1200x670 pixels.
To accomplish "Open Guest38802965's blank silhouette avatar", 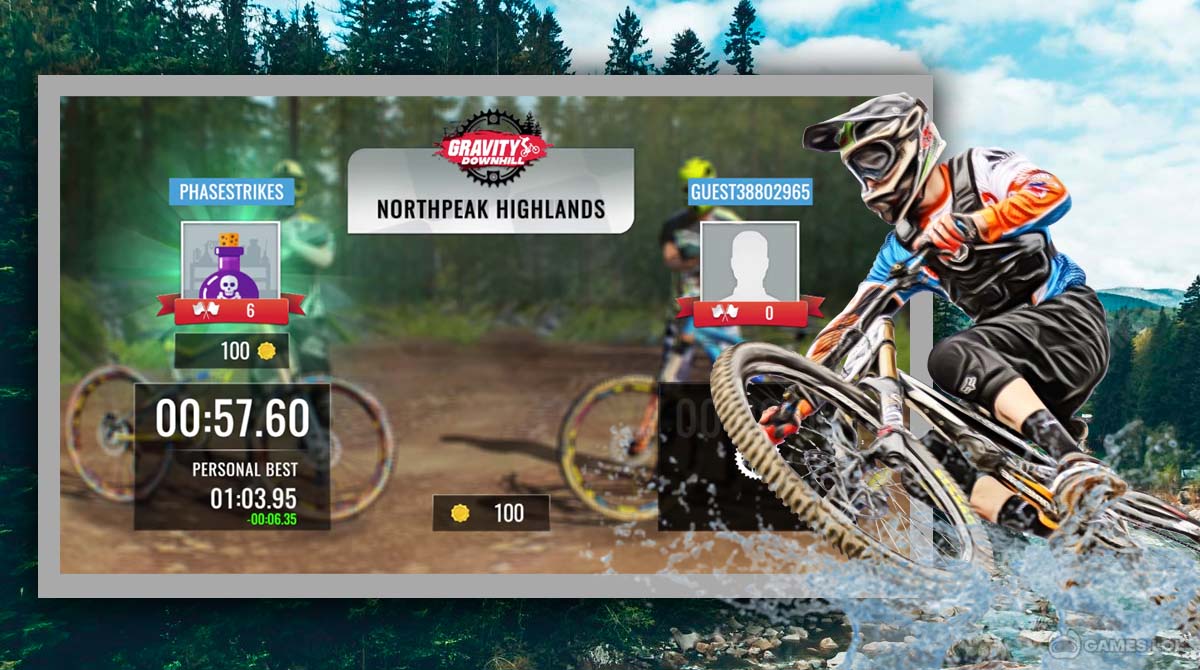I will [x=750, y=260].
